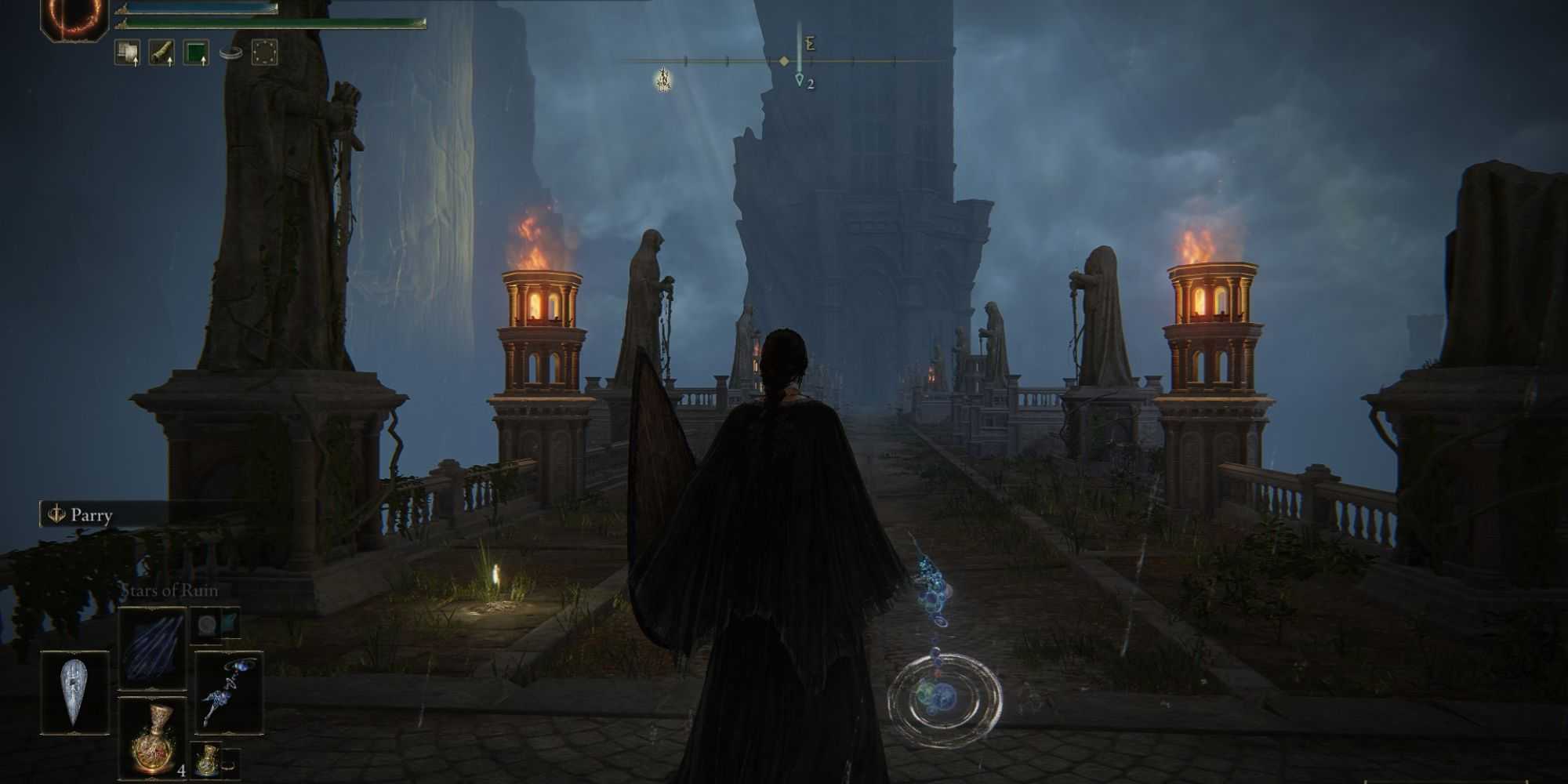The height and width of the screenshot is (784, 1568).
Task: Click the small next-spell preview icon
Action: pos(208,625)
